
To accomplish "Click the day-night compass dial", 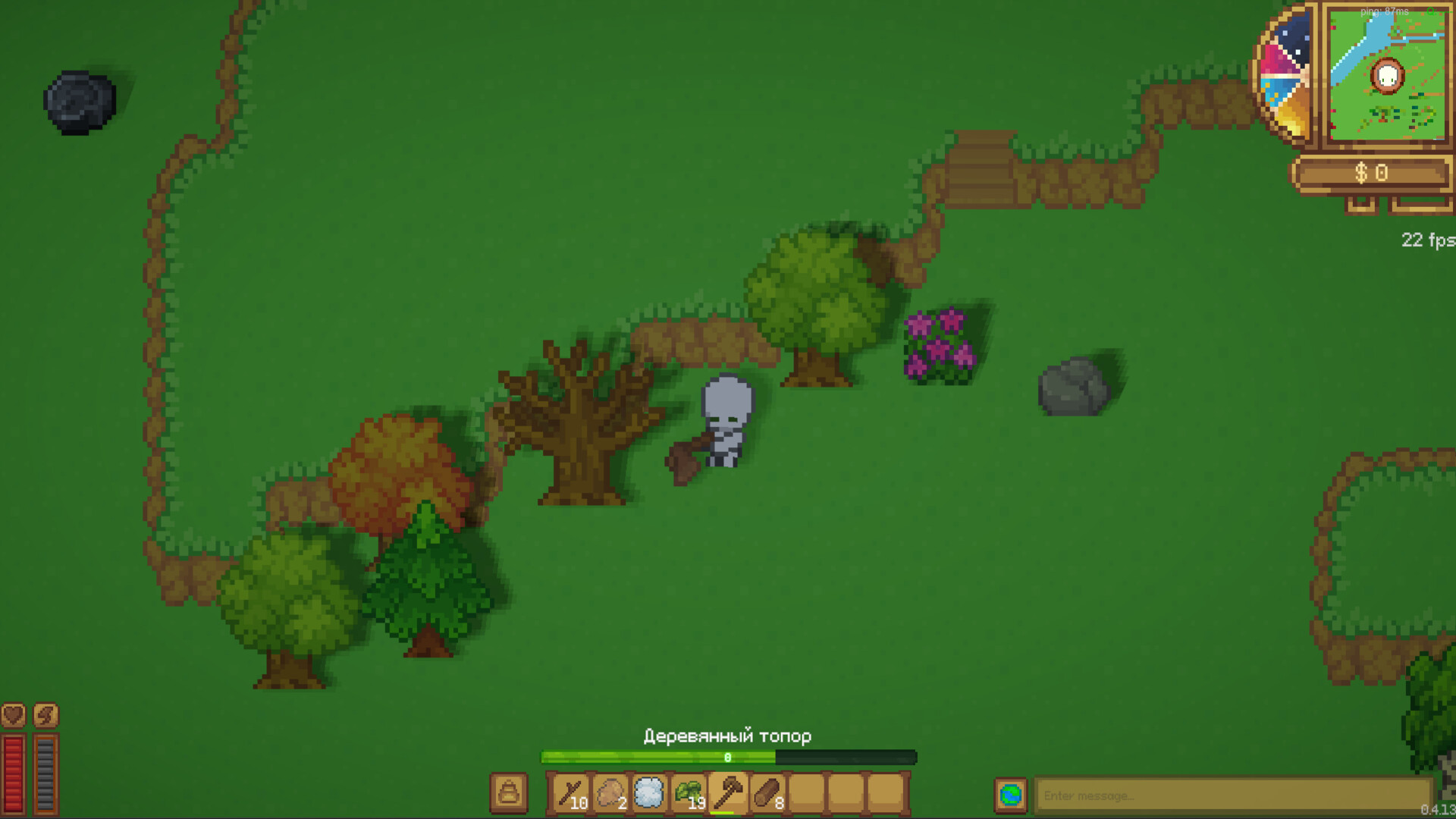I will click(x=1283, y=72).
